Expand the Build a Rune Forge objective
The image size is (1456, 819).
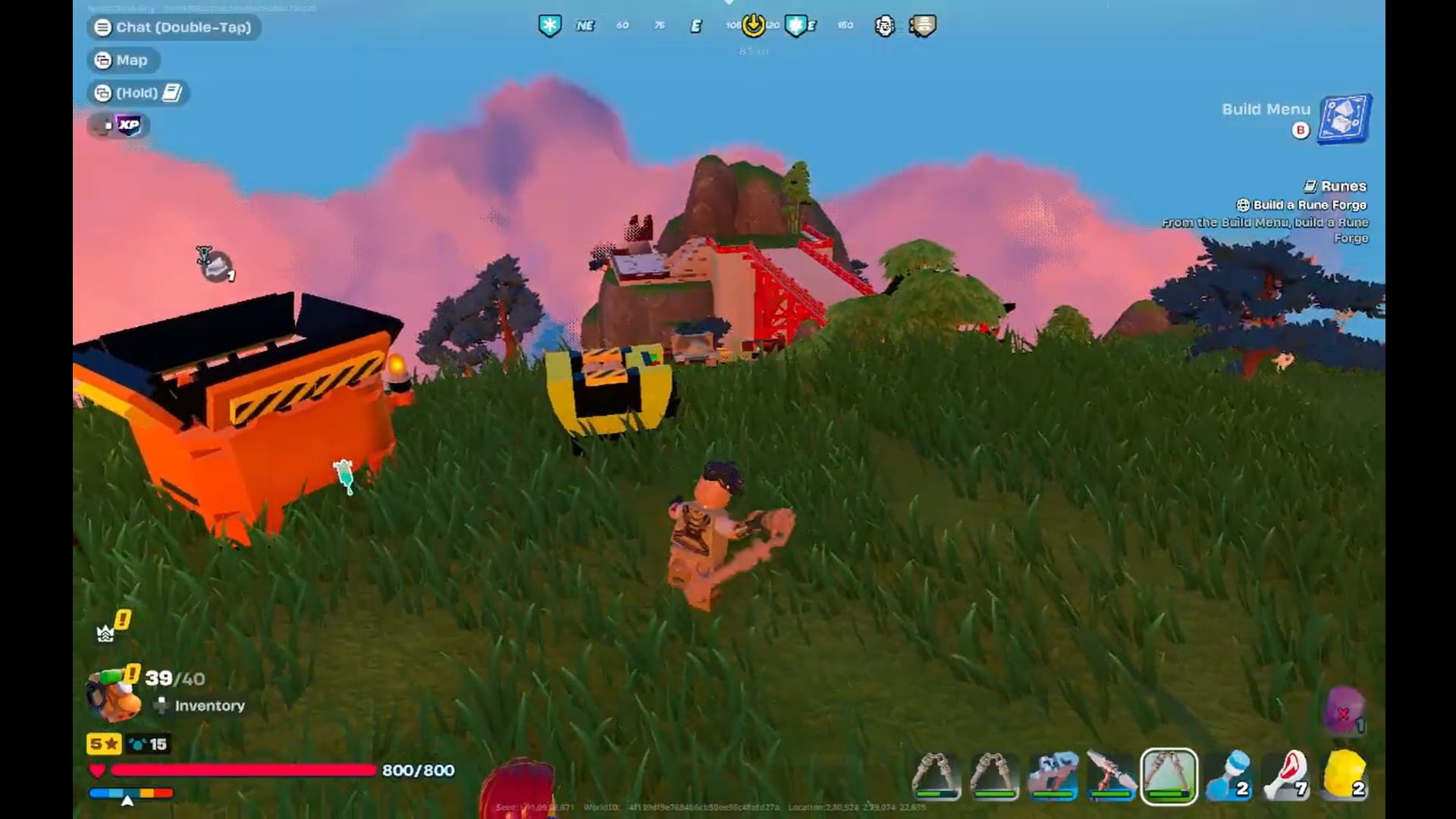(1303, 205)
